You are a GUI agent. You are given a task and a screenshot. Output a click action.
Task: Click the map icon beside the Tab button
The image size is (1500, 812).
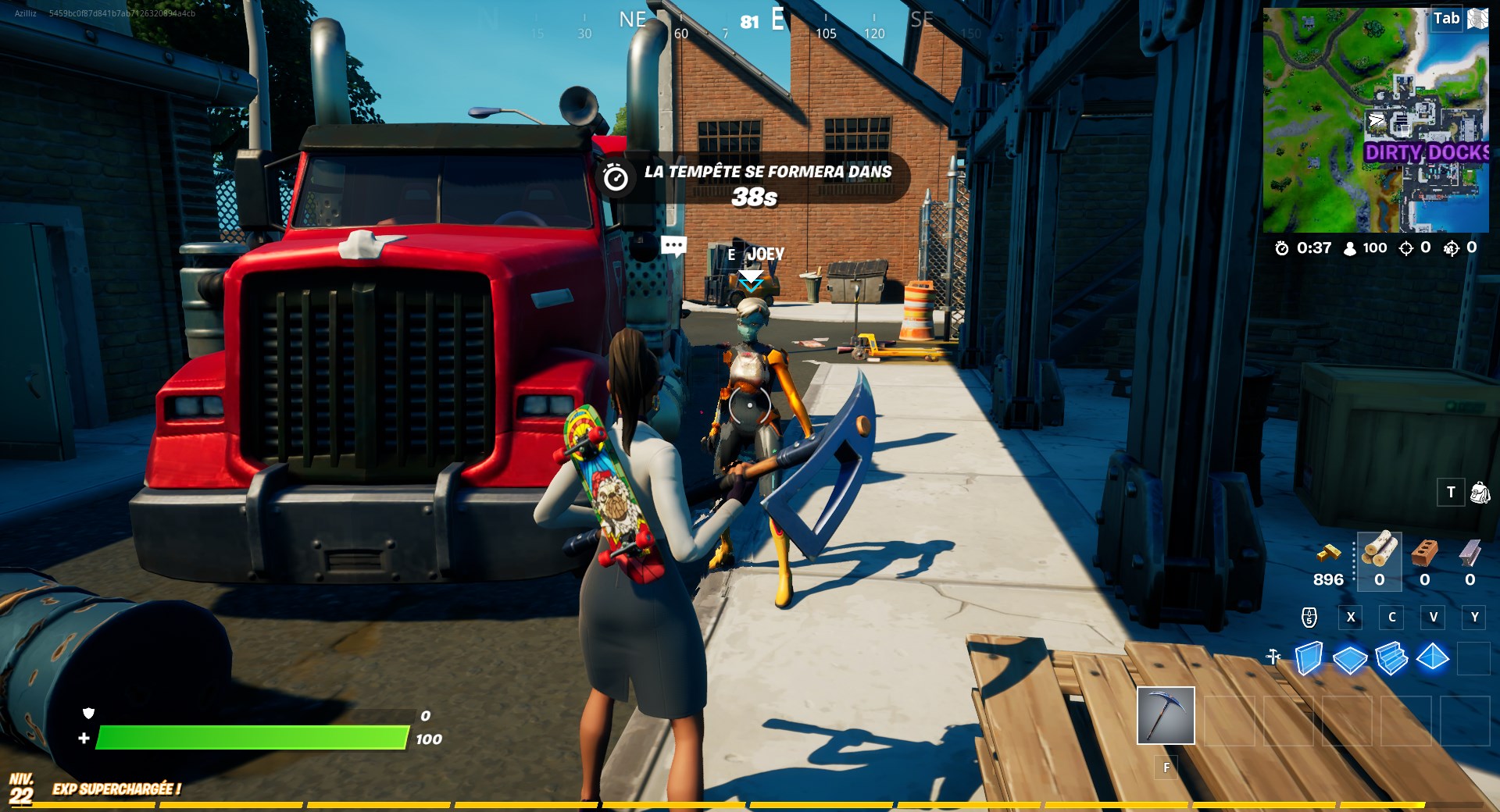1477,17
